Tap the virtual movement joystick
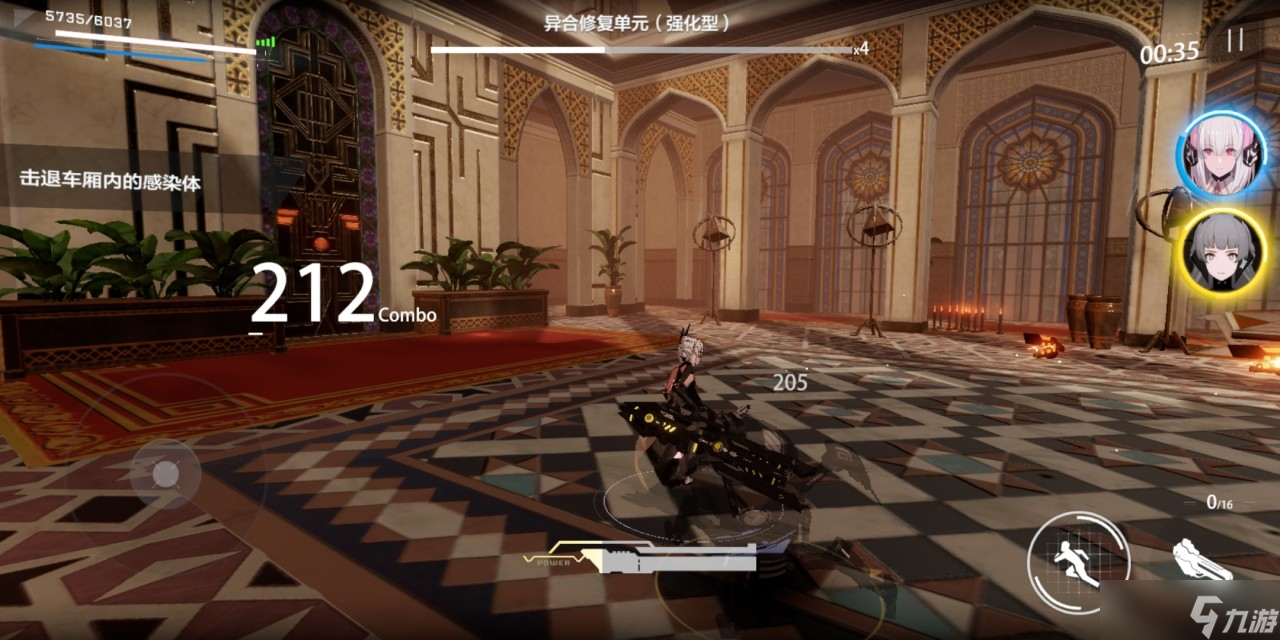Screen dimensions: 1280x640 click(x=164, y=472)
